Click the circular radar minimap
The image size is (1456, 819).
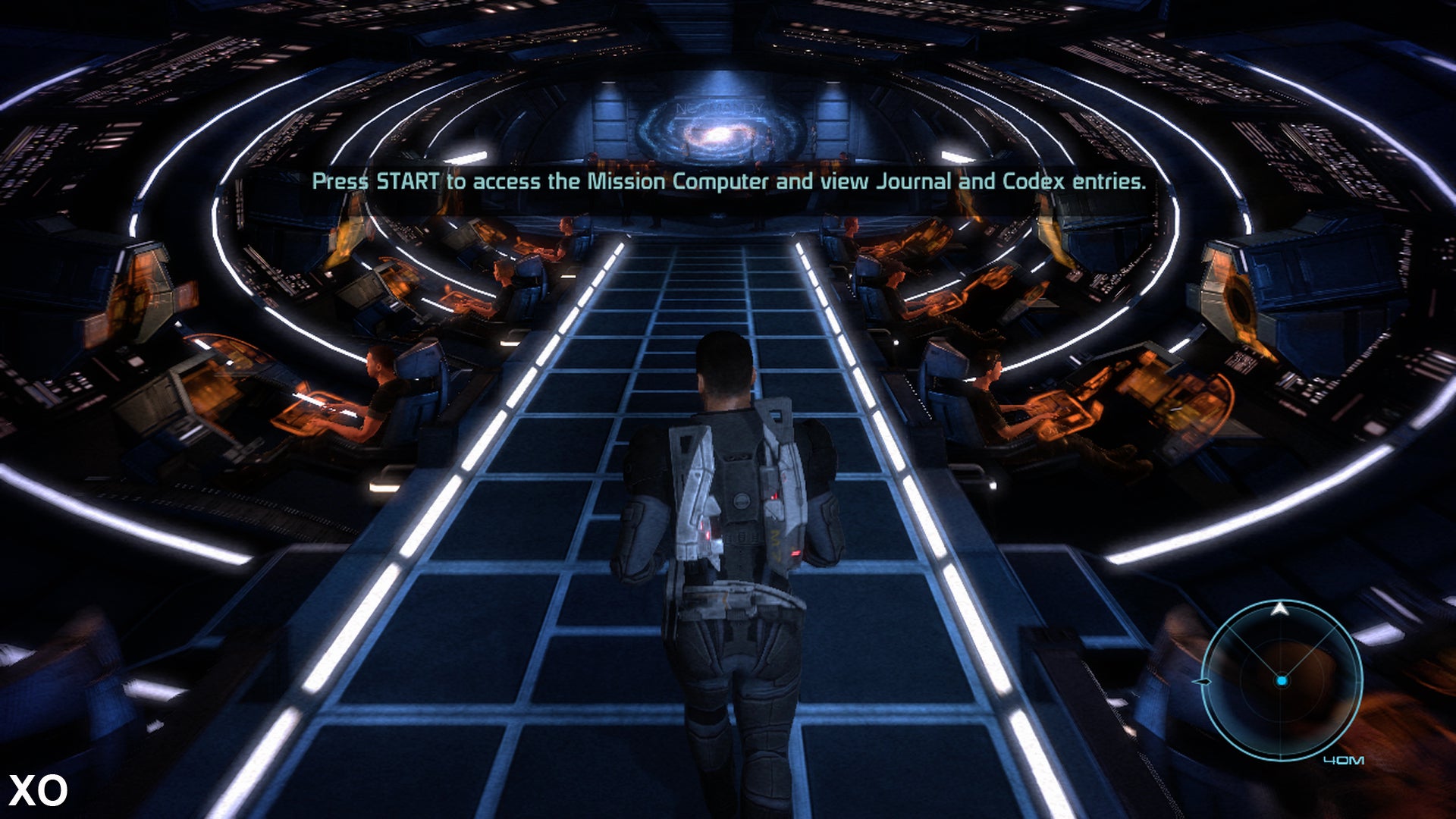pyautogui.click(x=1282, y=680)
